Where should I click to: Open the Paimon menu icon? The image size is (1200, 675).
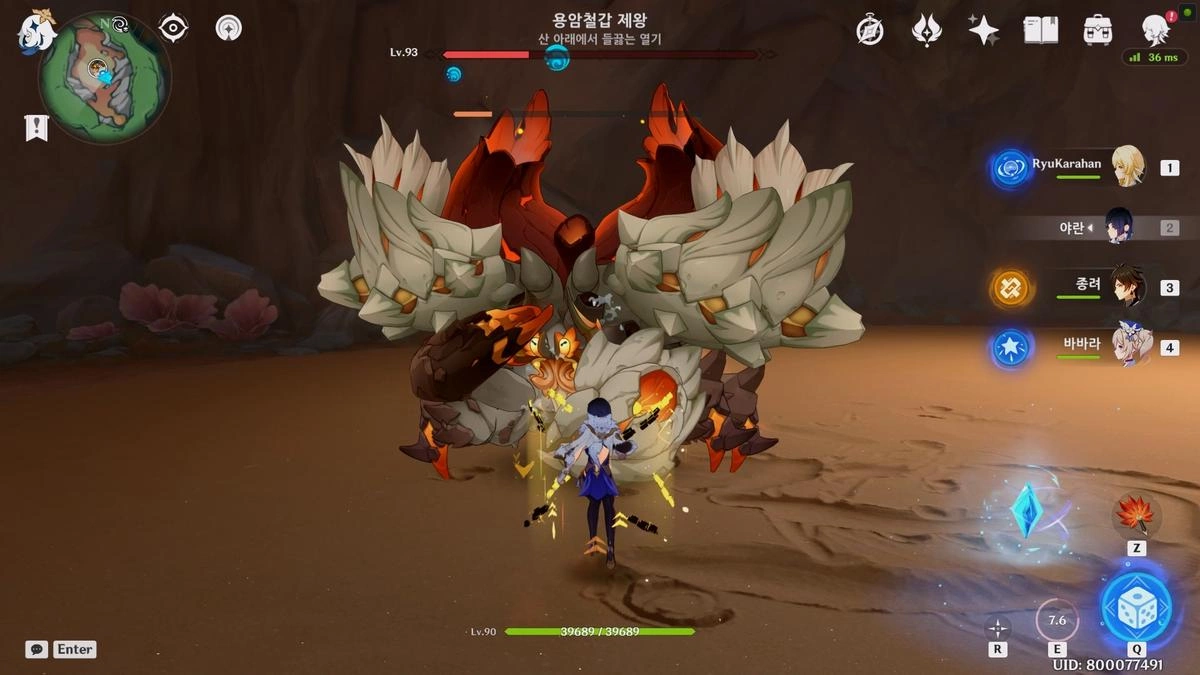[x=36, y=30]
